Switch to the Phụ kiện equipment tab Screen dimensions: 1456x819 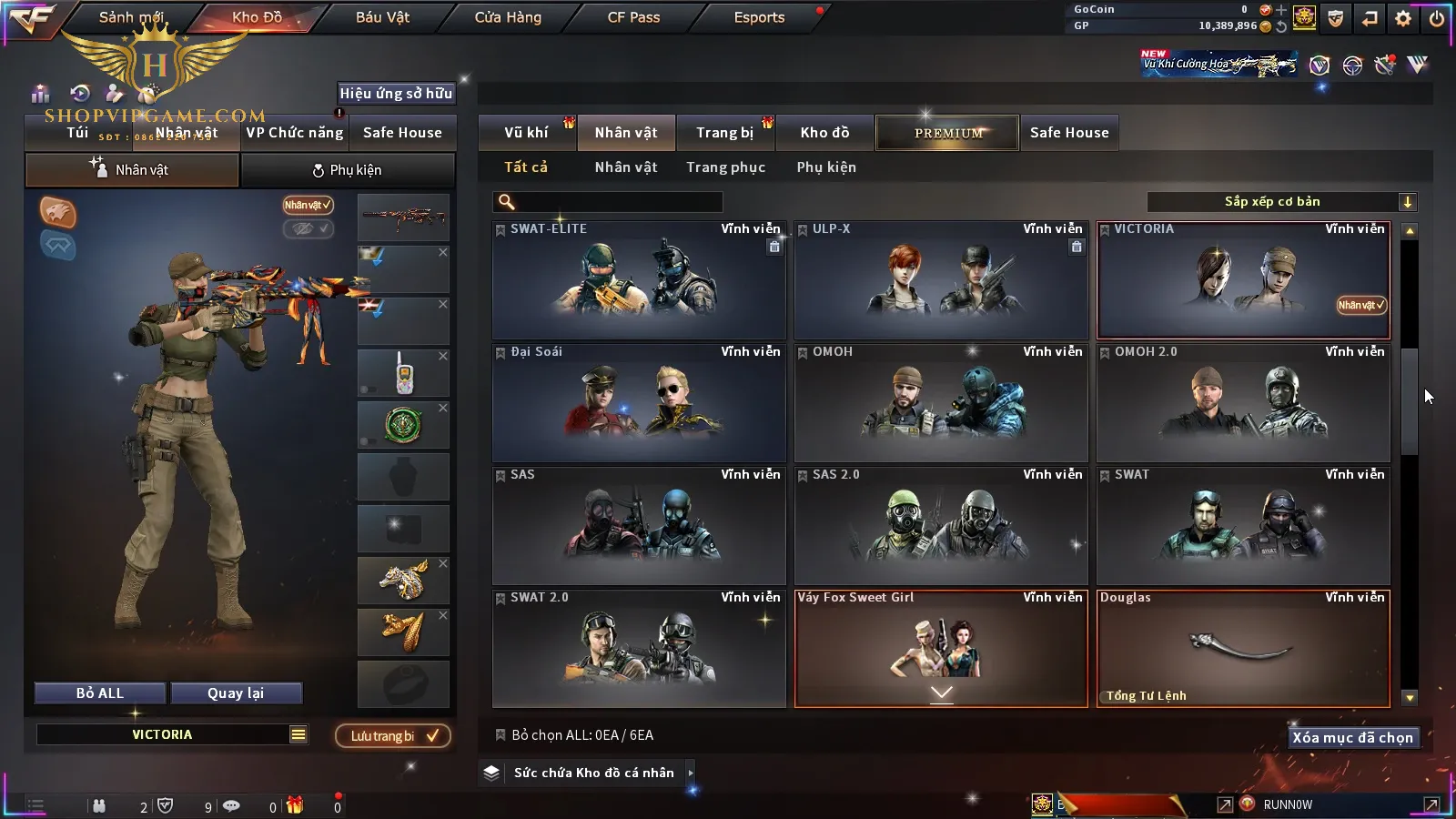pyautogui.click(x=347, y=170)
